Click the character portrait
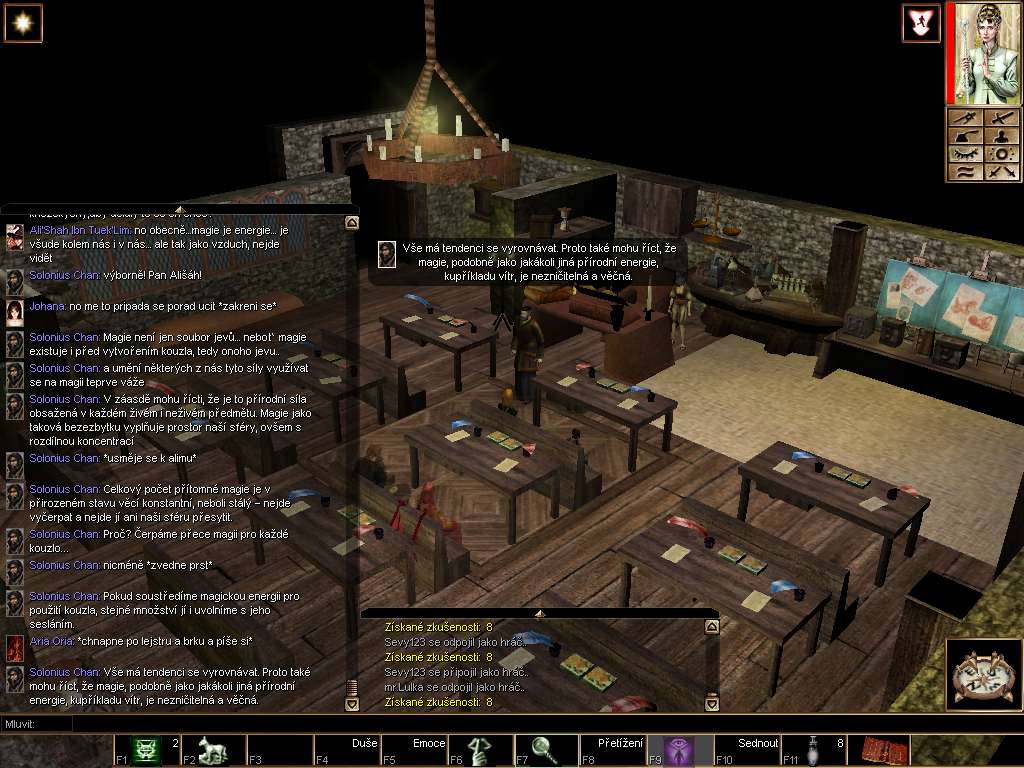 tap(982, 52)
